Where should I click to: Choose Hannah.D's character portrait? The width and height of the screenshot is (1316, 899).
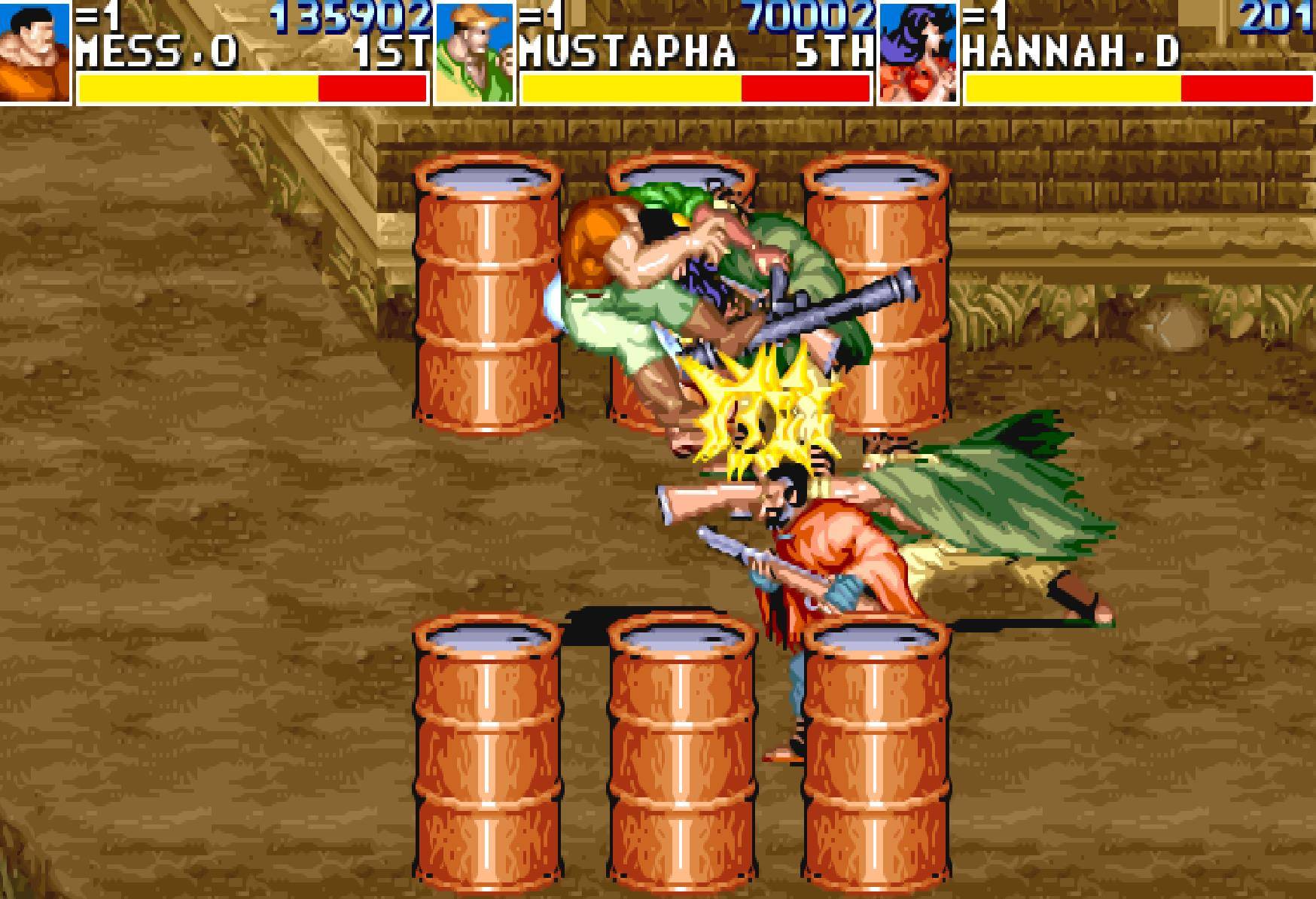tap(918, 53)
